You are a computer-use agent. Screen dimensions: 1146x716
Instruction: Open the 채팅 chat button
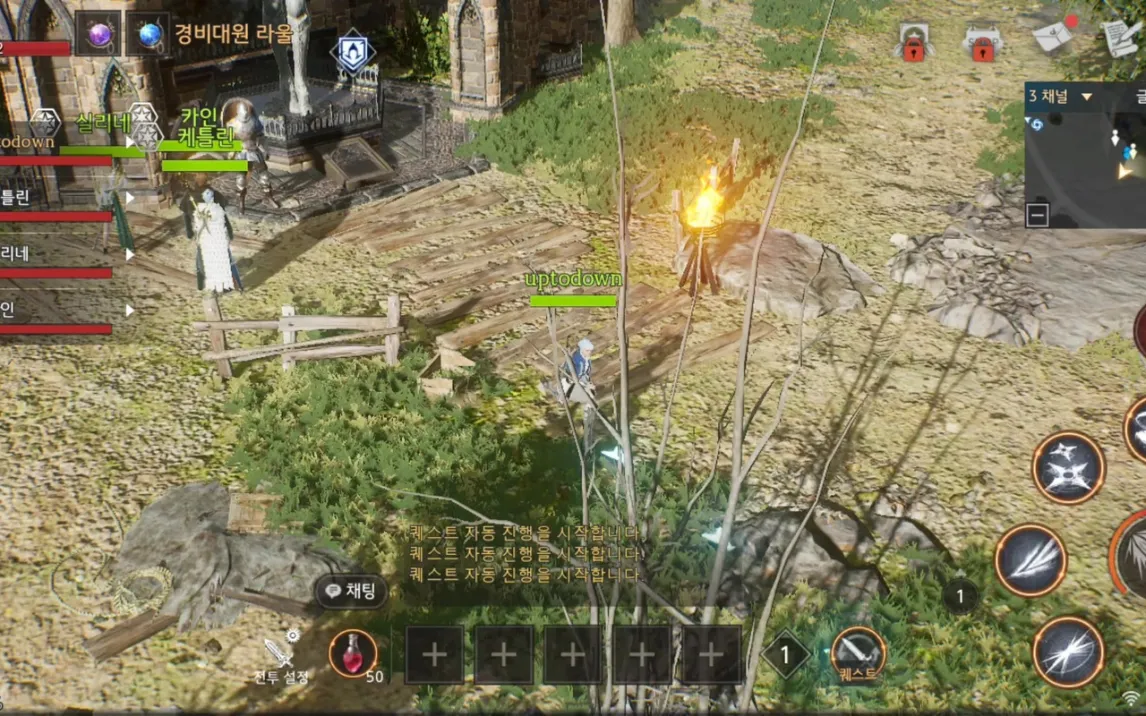(x=351, y=591)
